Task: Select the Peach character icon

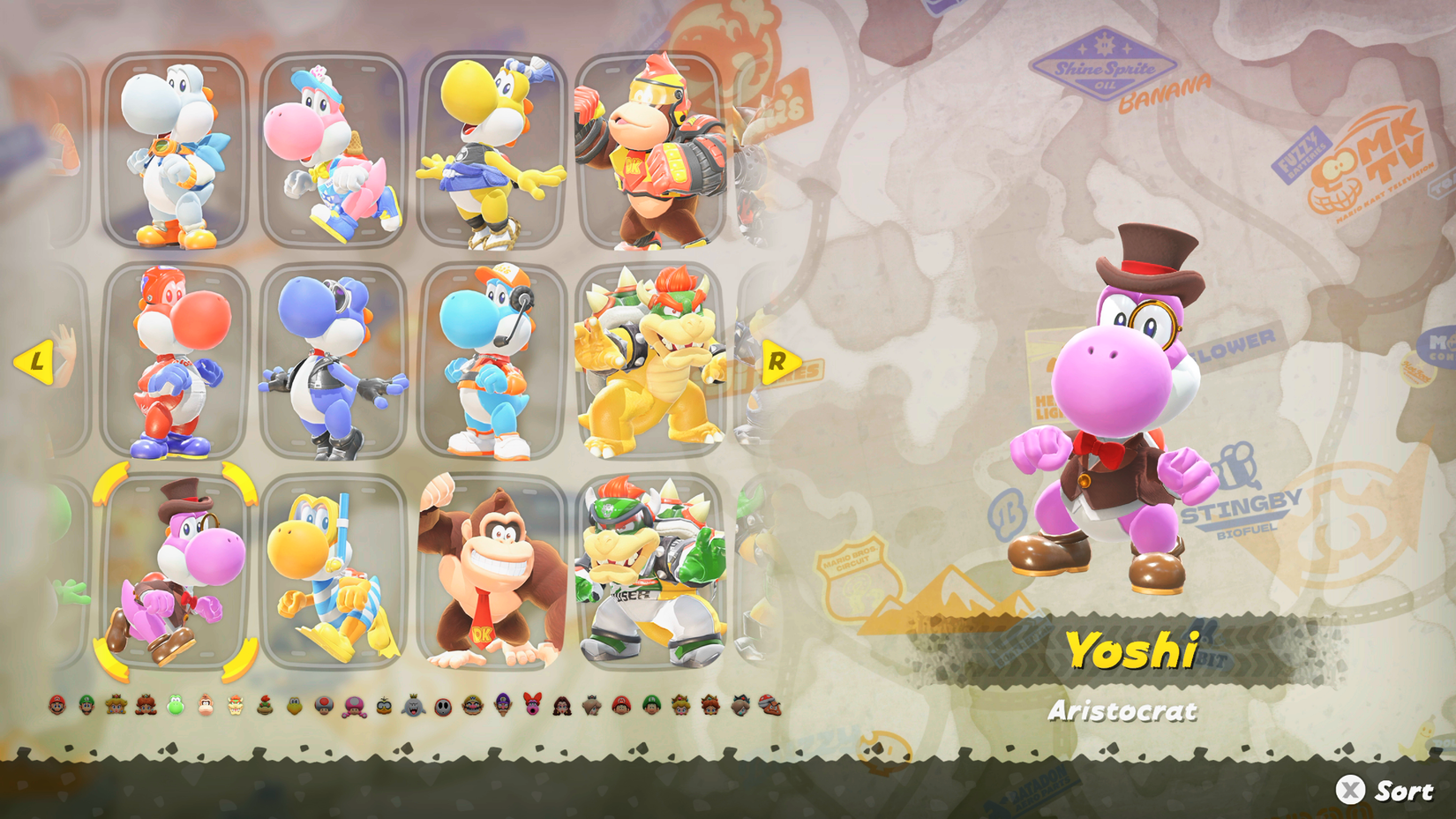Action: (115, 706)
